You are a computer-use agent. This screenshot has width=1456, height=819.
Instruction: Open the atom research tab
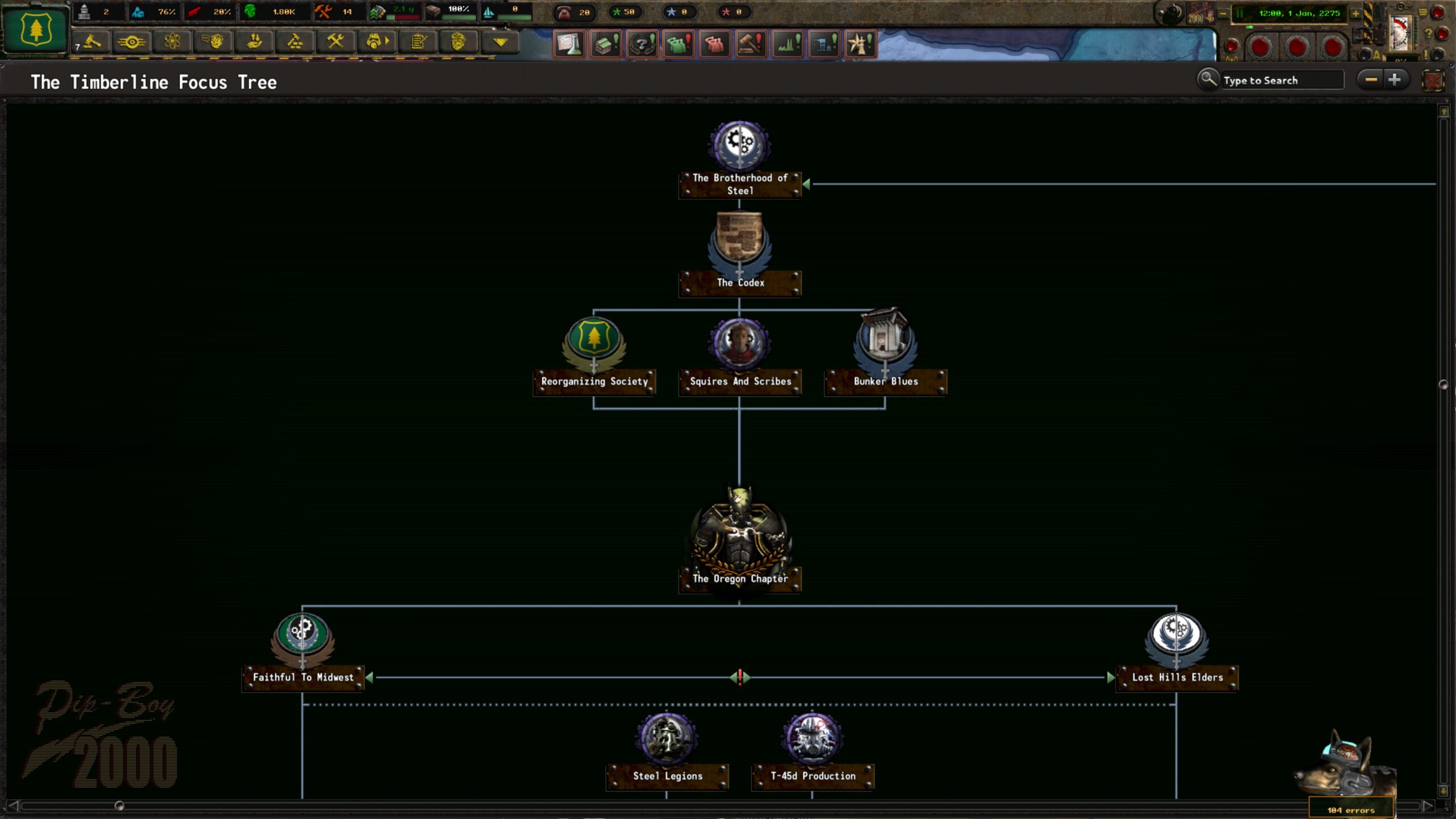pos(172,42)
